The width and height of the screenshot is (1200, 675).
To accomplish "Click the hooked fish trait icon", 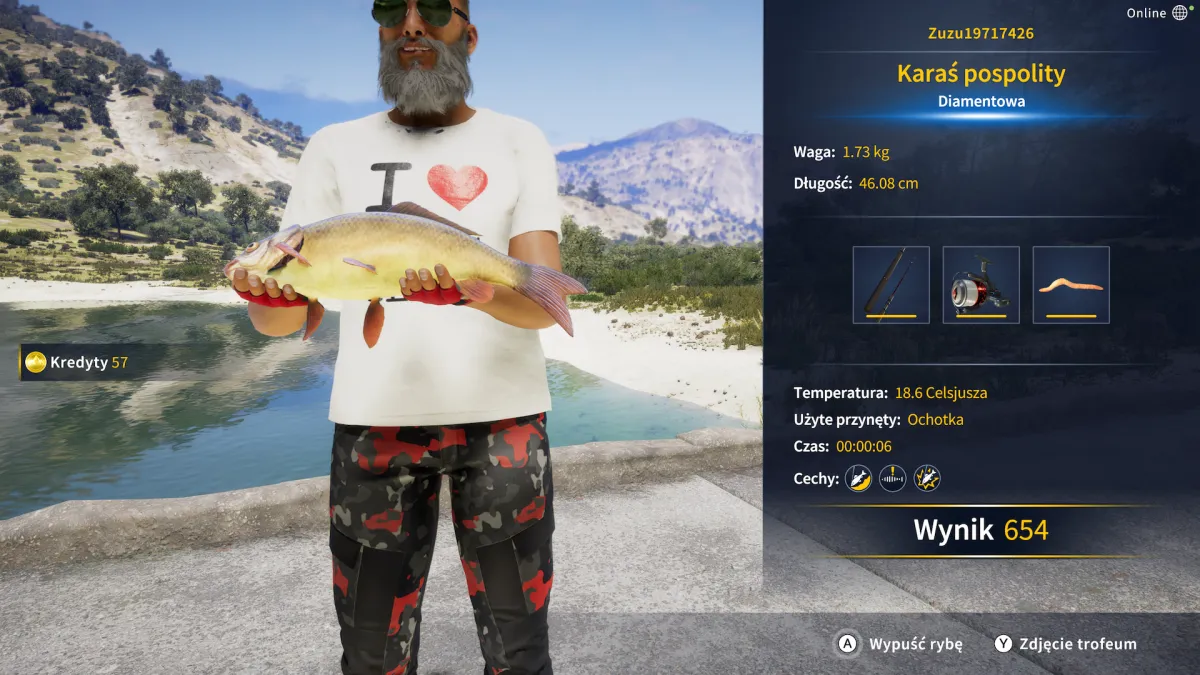I will pos(858,479).
